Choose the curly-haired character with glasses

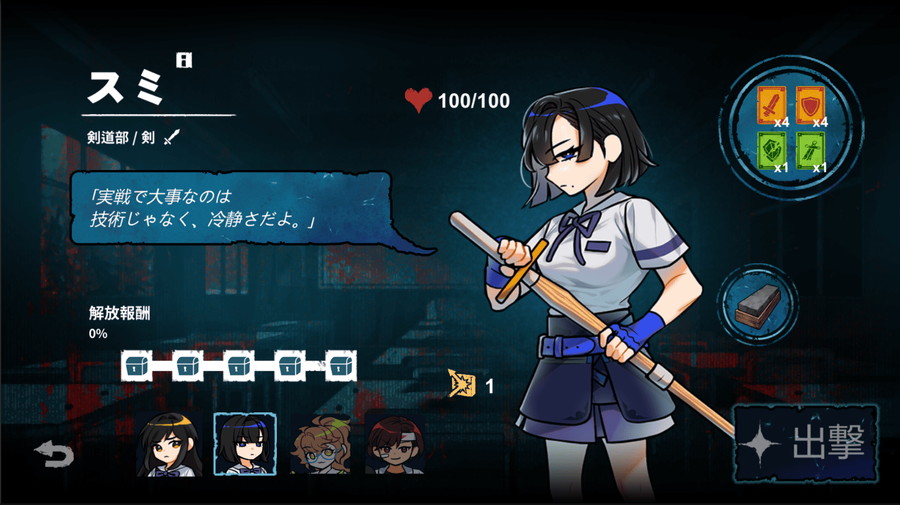pyautogui.click(x=321, y=445)
